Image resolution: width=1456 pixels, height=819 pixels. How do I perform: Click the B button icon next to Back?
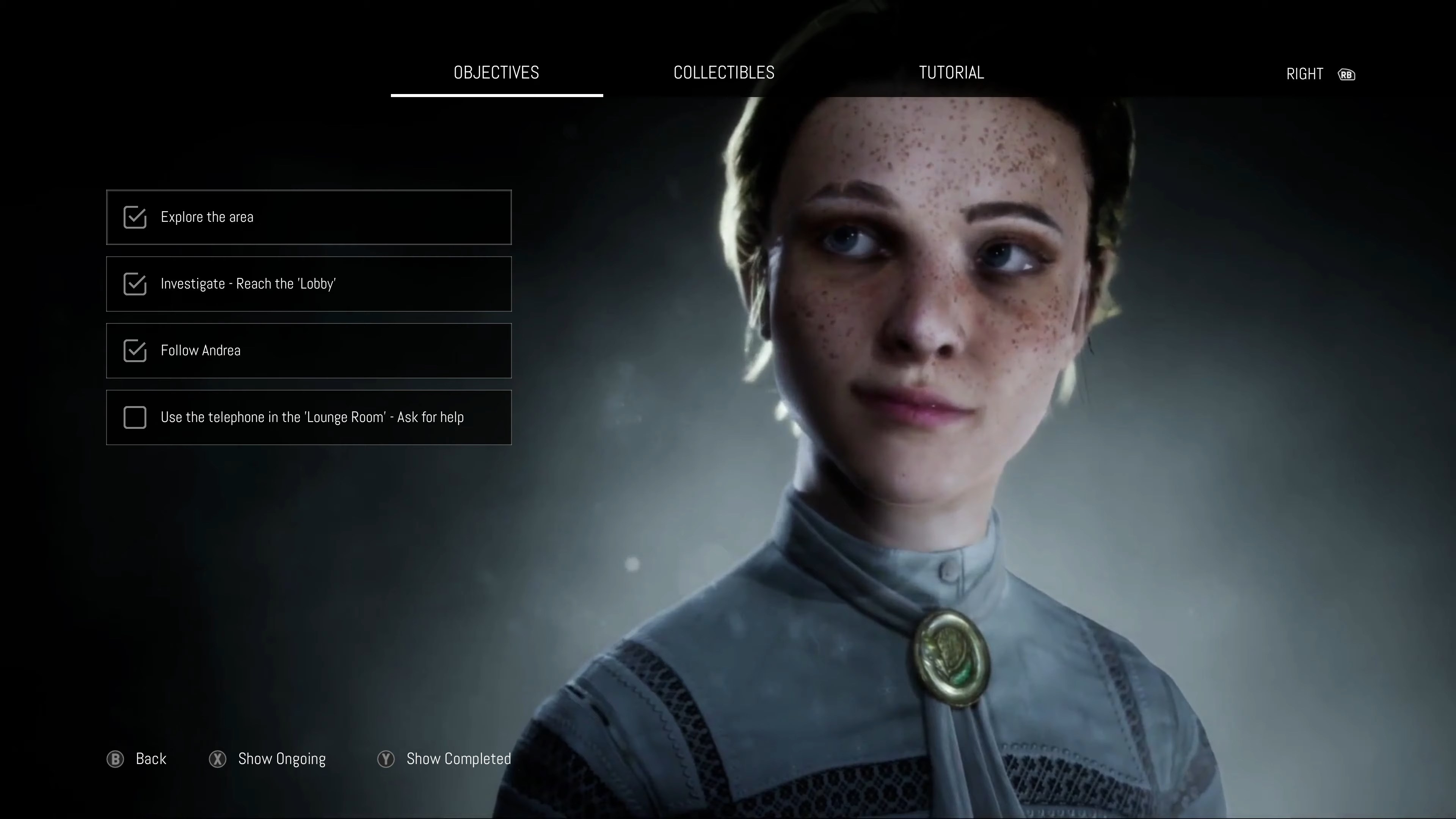(115, 759)
